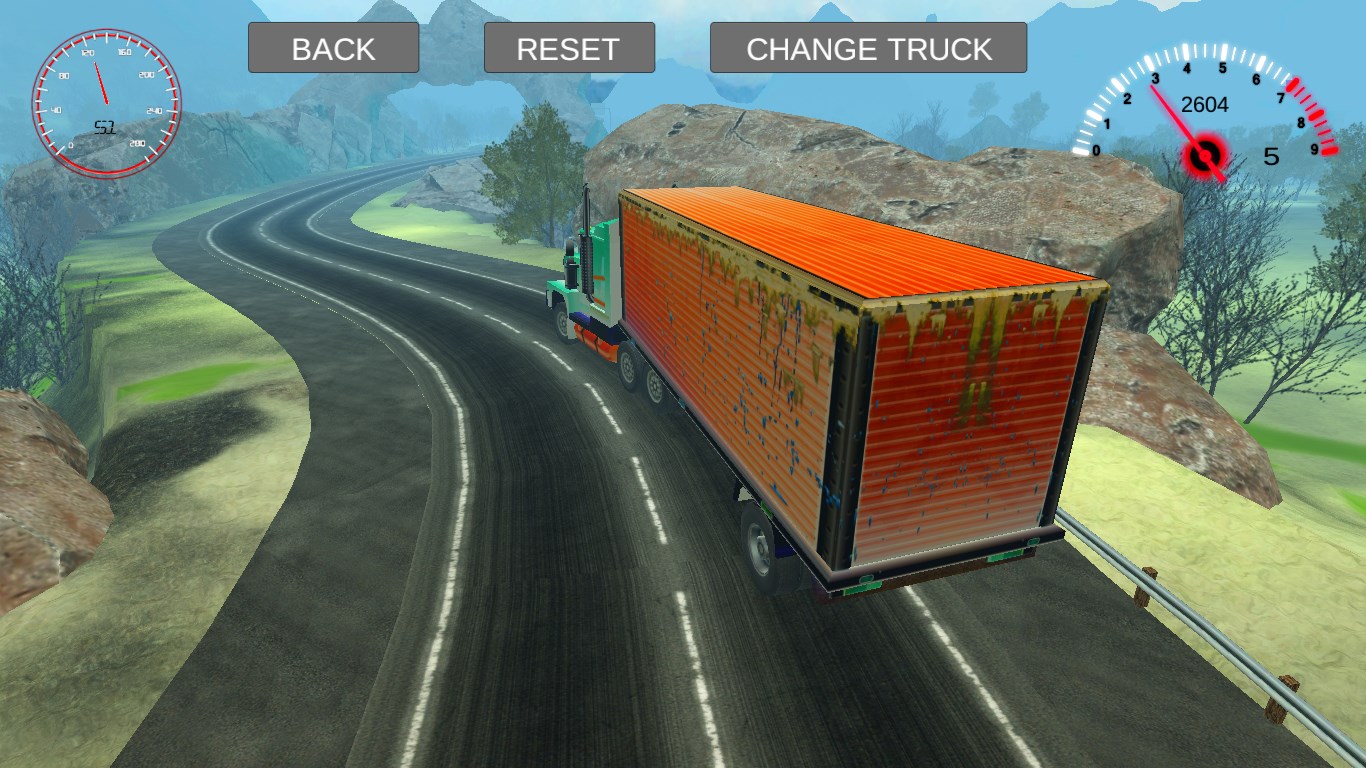Choose the CHANGE TRUCK button
This screenshot has height=768, width=1366.
click(x=868, y=48)
